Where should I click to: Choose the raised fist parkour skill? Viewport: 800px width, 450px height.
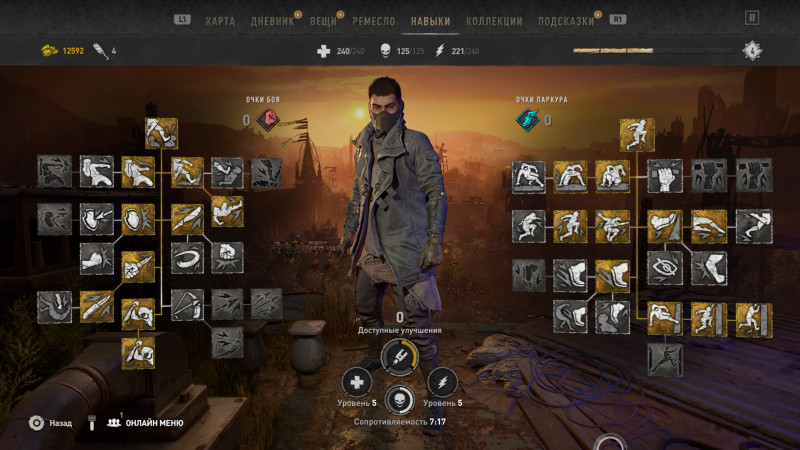pyautogui.click(x=664, y=176)
